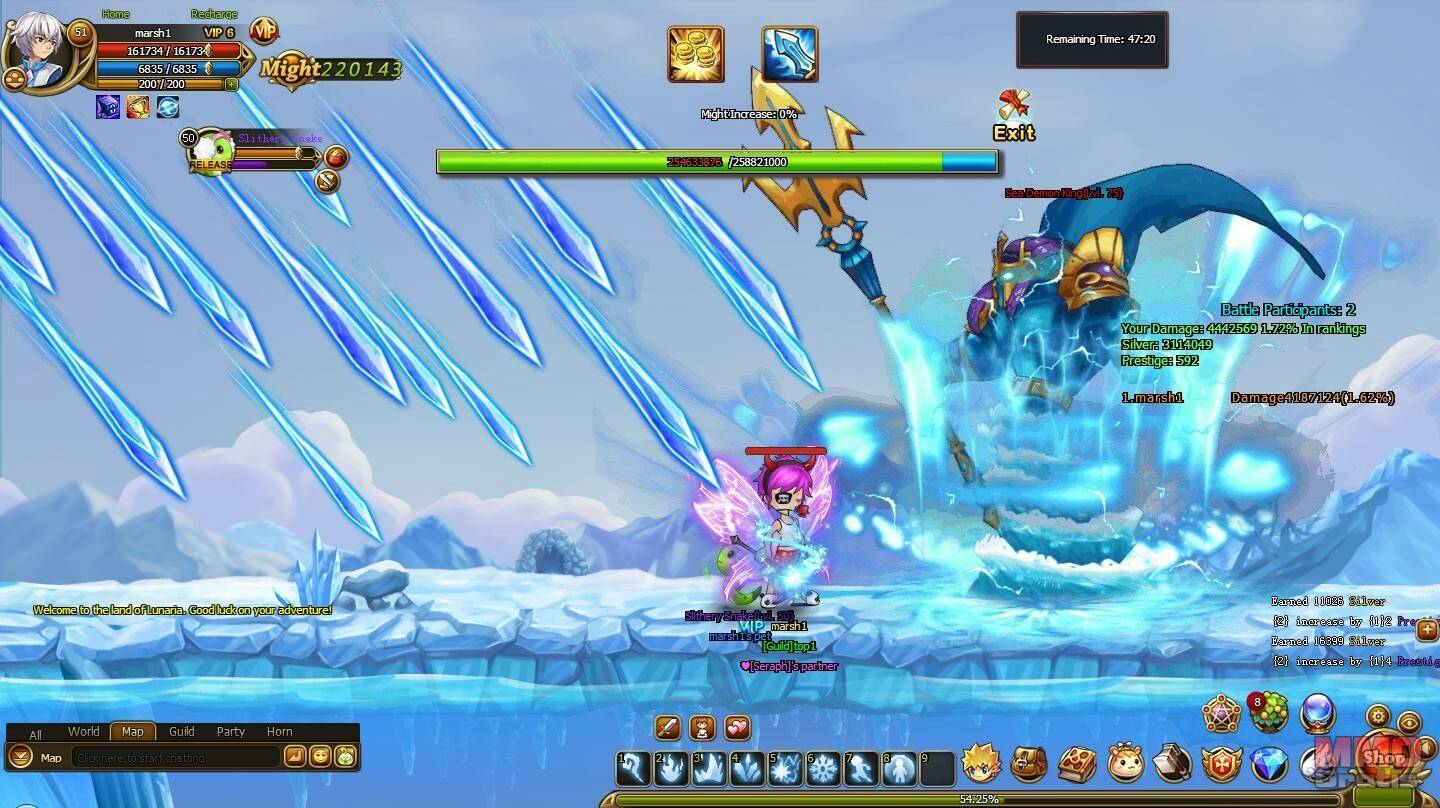Click the blue sword might buff icon
This screenshot has height=808, width=1440.
789,54
